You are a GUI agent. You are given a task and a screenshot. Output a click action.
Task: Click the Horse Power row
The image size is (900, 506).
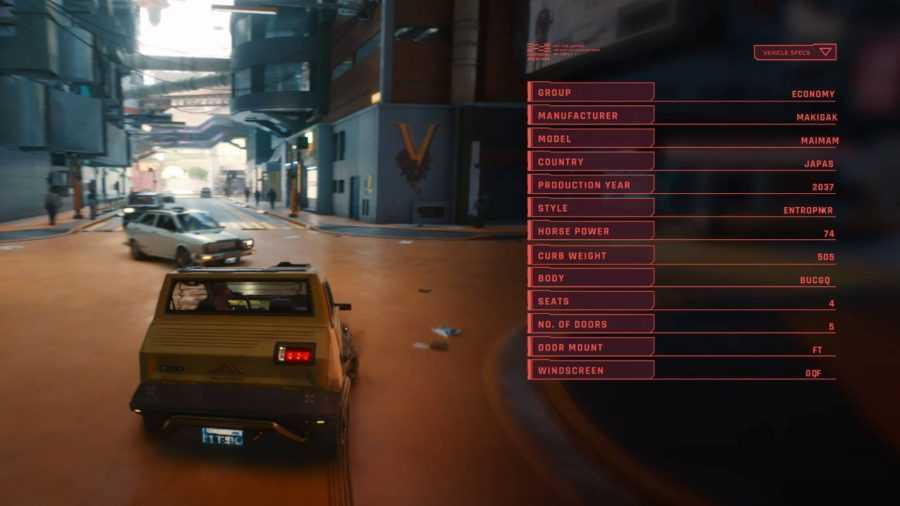[x=590, y=231]
